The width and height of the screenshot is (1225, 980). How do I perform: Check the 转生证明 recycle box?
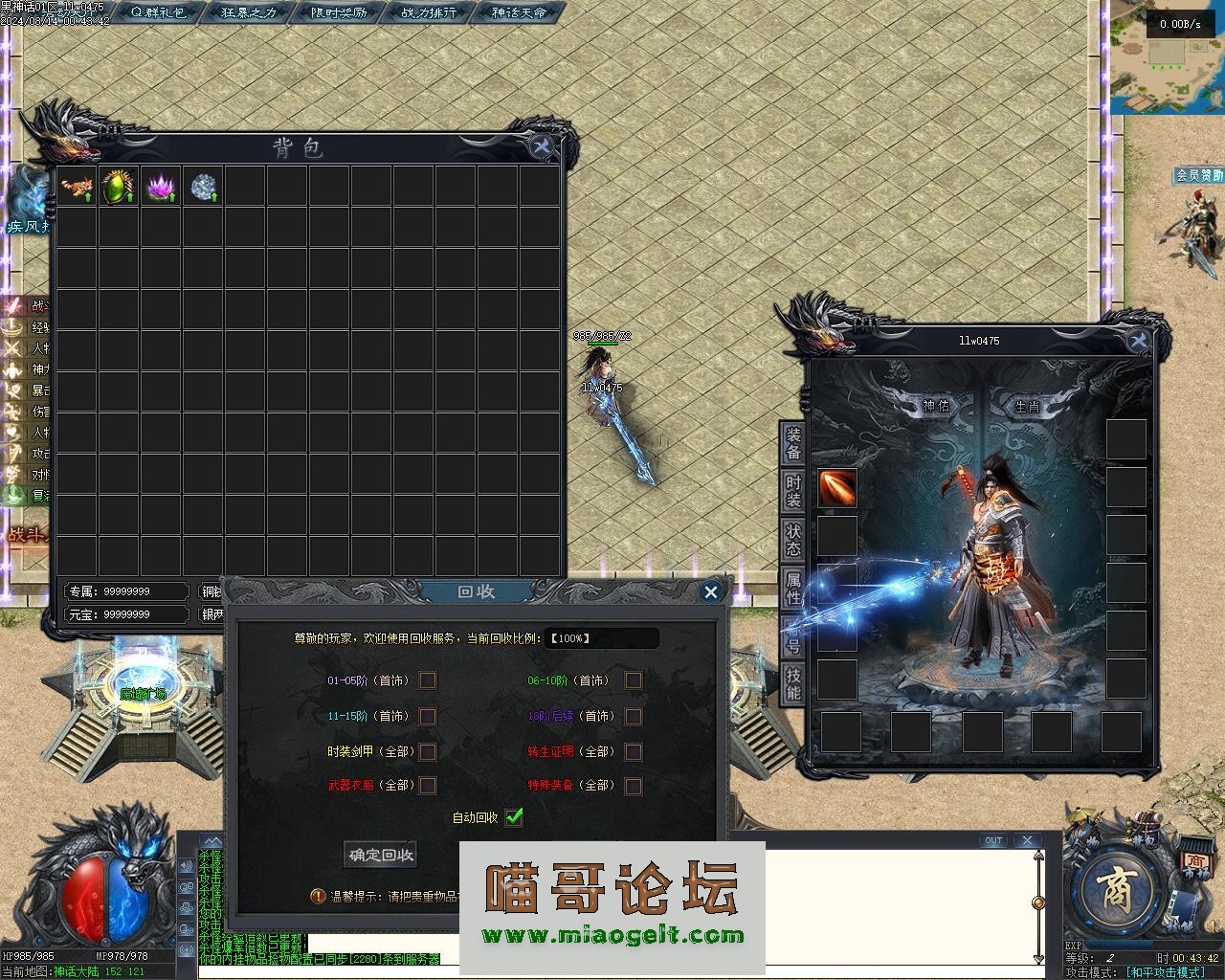point(633,751)
